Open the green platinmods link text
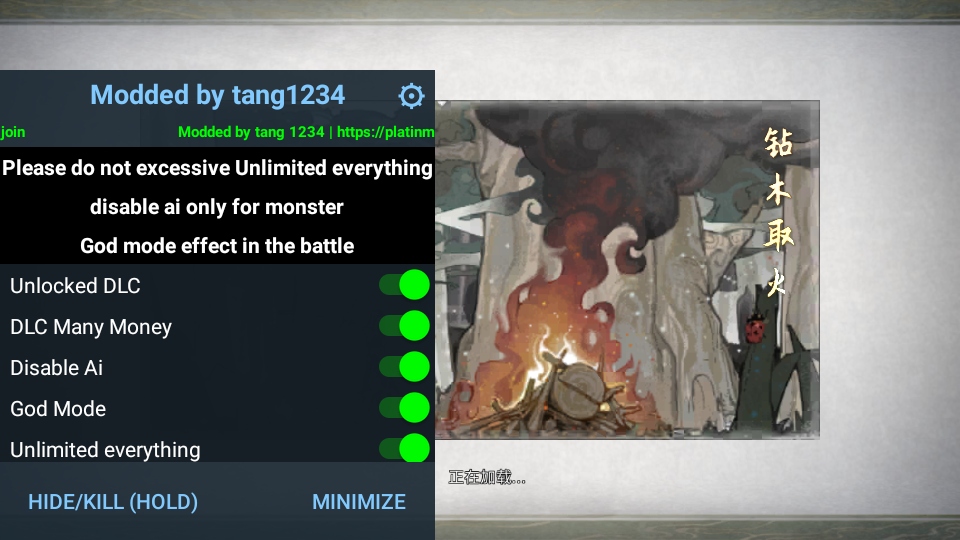This screenshot has height=540, width=960. [x=385, y=132]
